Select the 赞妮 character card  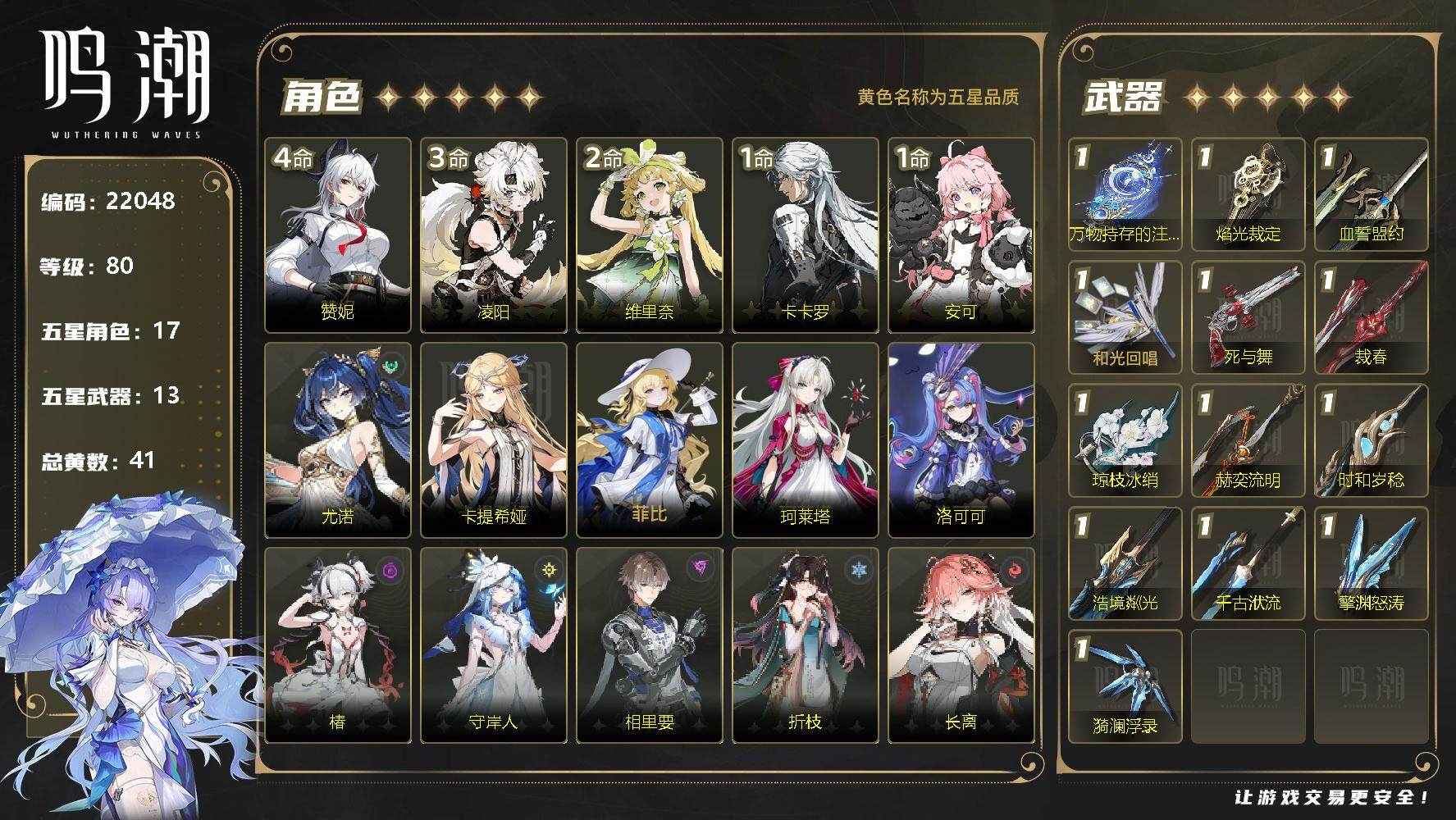[x=337, y=235]
